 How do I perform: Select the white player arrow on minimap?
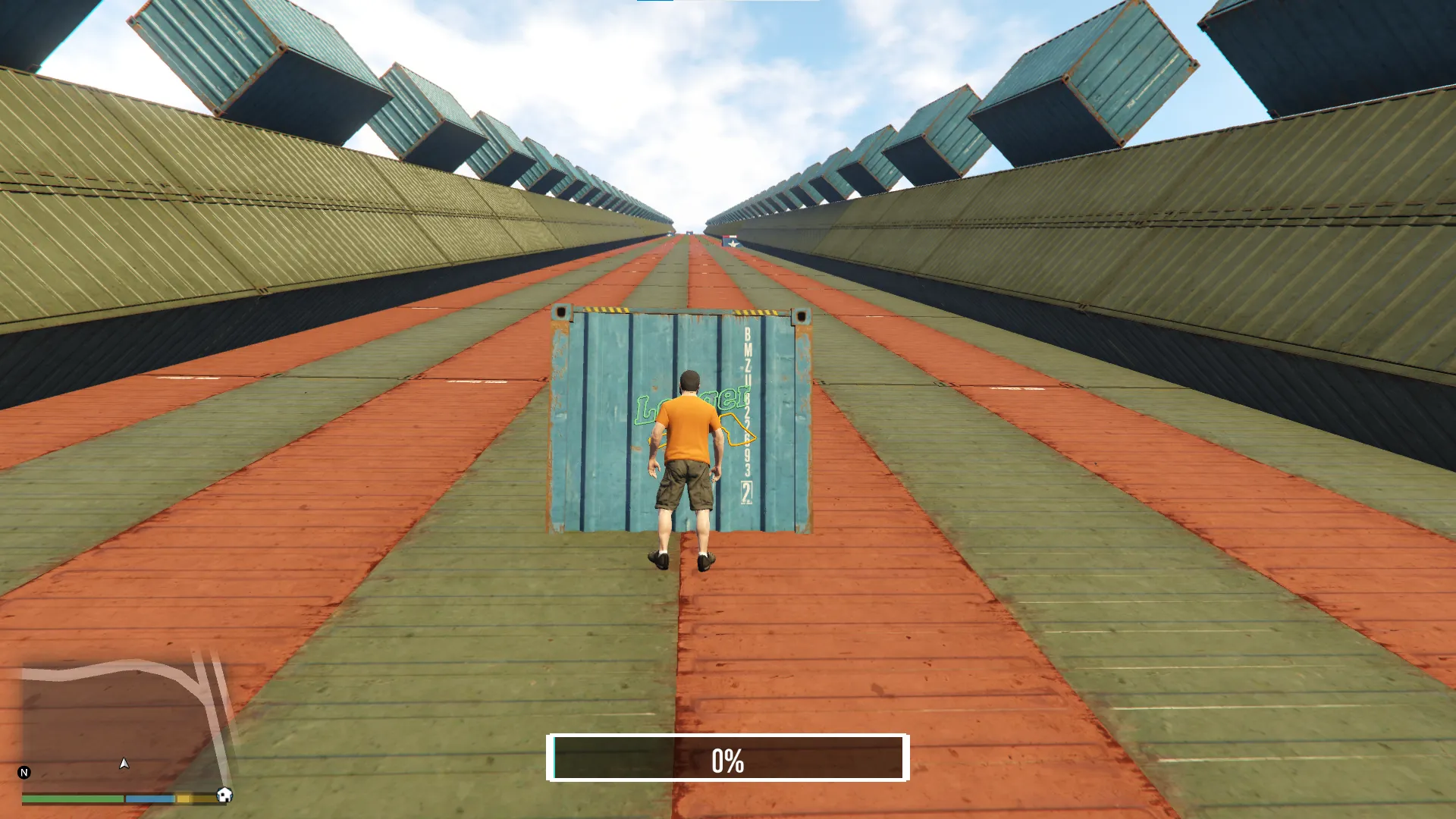click(x=124, y=763)
